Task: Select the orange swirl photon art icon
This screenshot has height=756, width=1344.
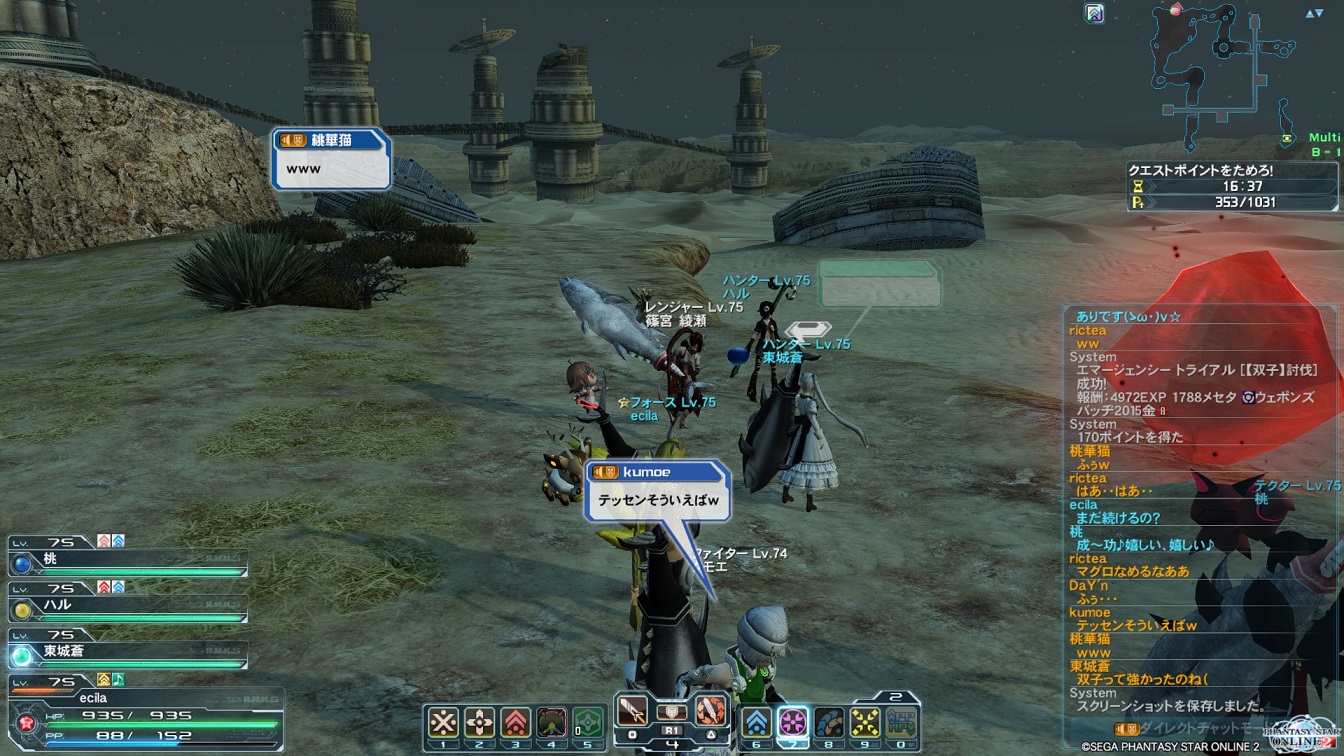Action: [709, 710]
